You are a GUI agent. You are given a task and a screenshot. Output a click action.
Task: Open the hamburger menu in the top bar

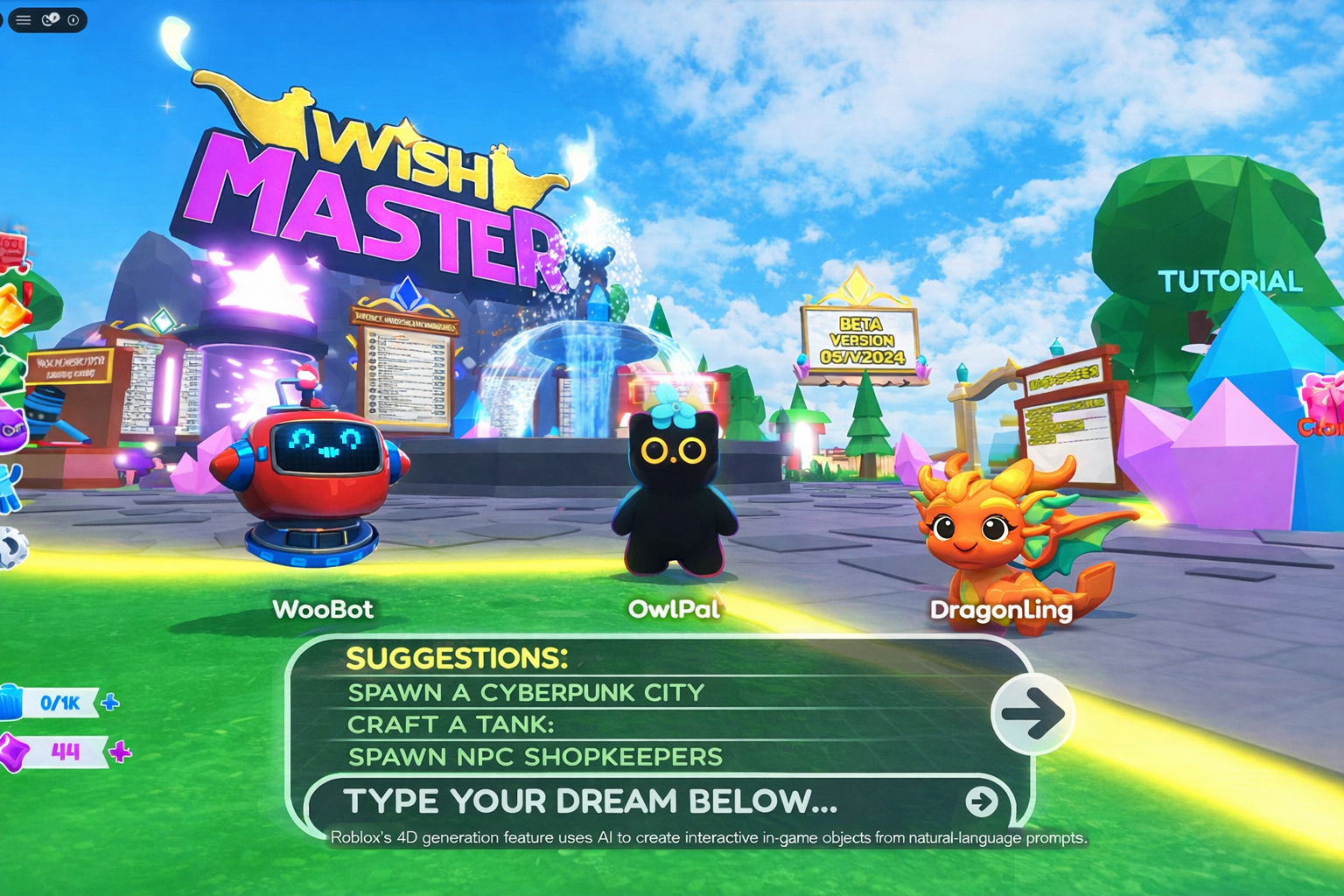24,20
